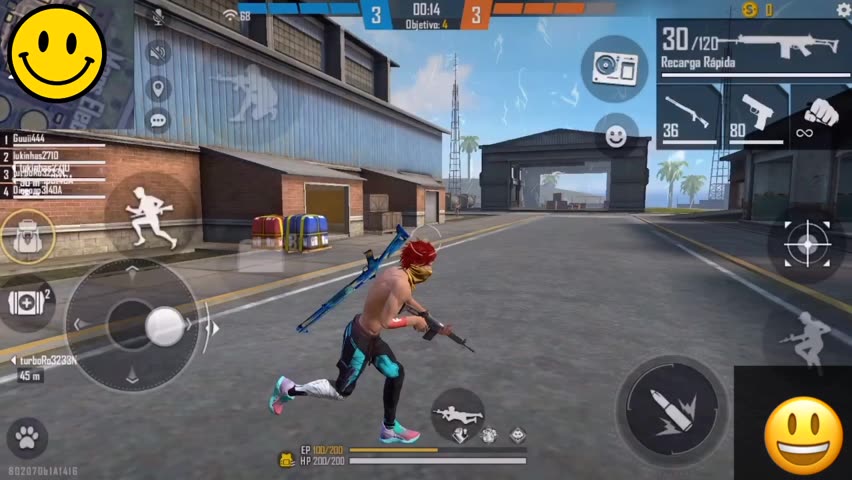Open the settings gear
The width and height of the screenshot is (852, 480).
pyautogui.click(x=842, y=10)
